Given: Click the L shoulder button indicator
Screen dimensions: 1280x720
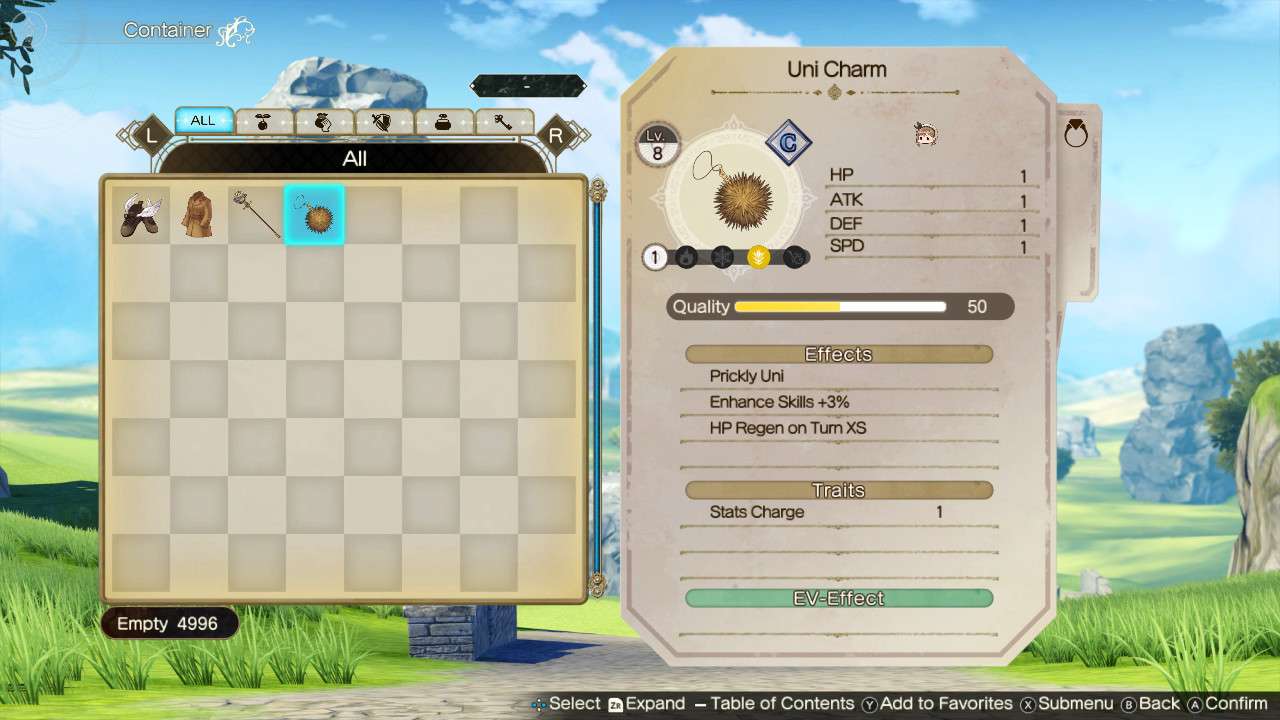Looking at the screenshot, I should click(x=152, y=133).
